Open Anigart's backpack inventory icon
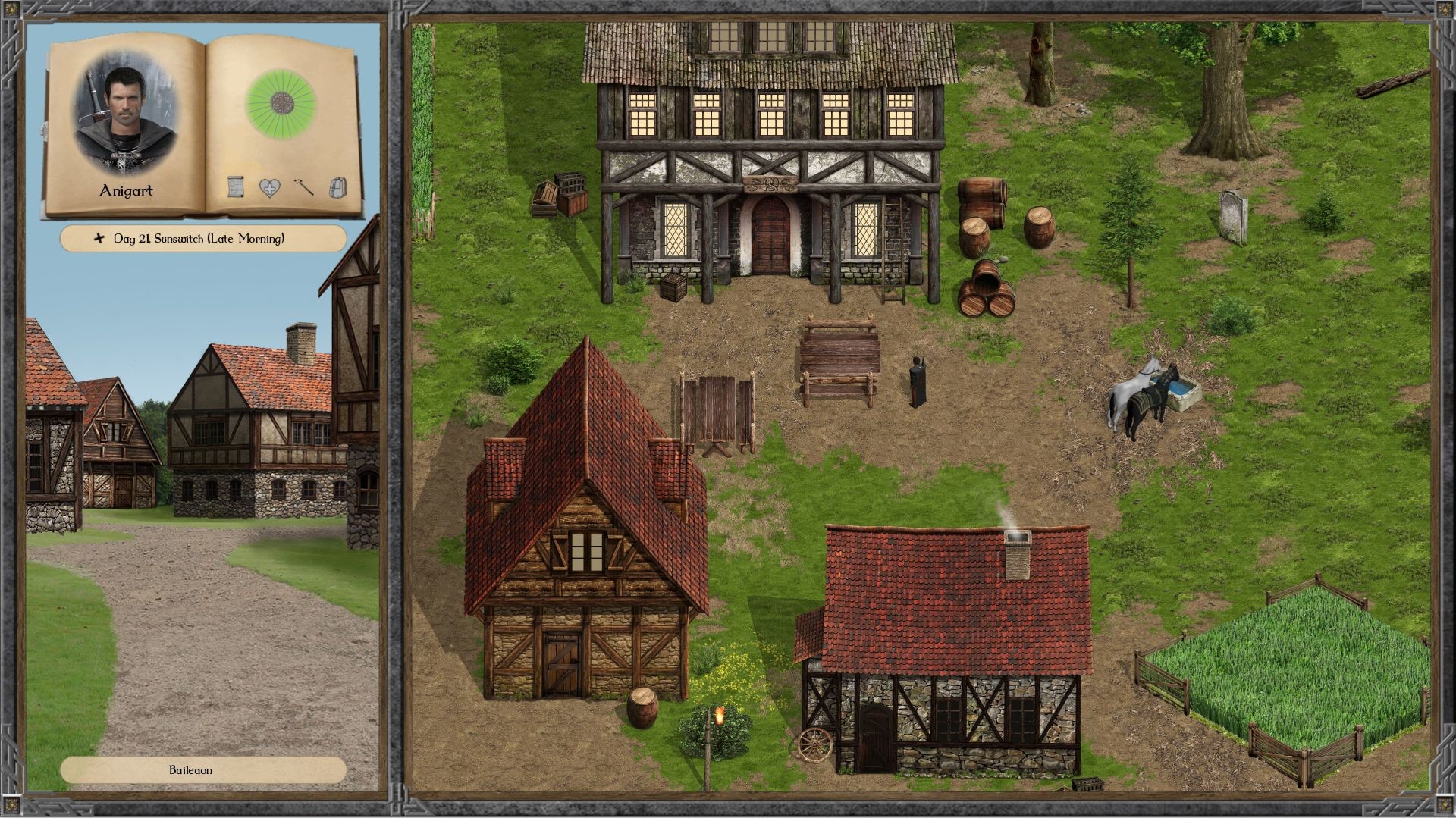Screen dimensions: 1456x818 click(336, 187)
